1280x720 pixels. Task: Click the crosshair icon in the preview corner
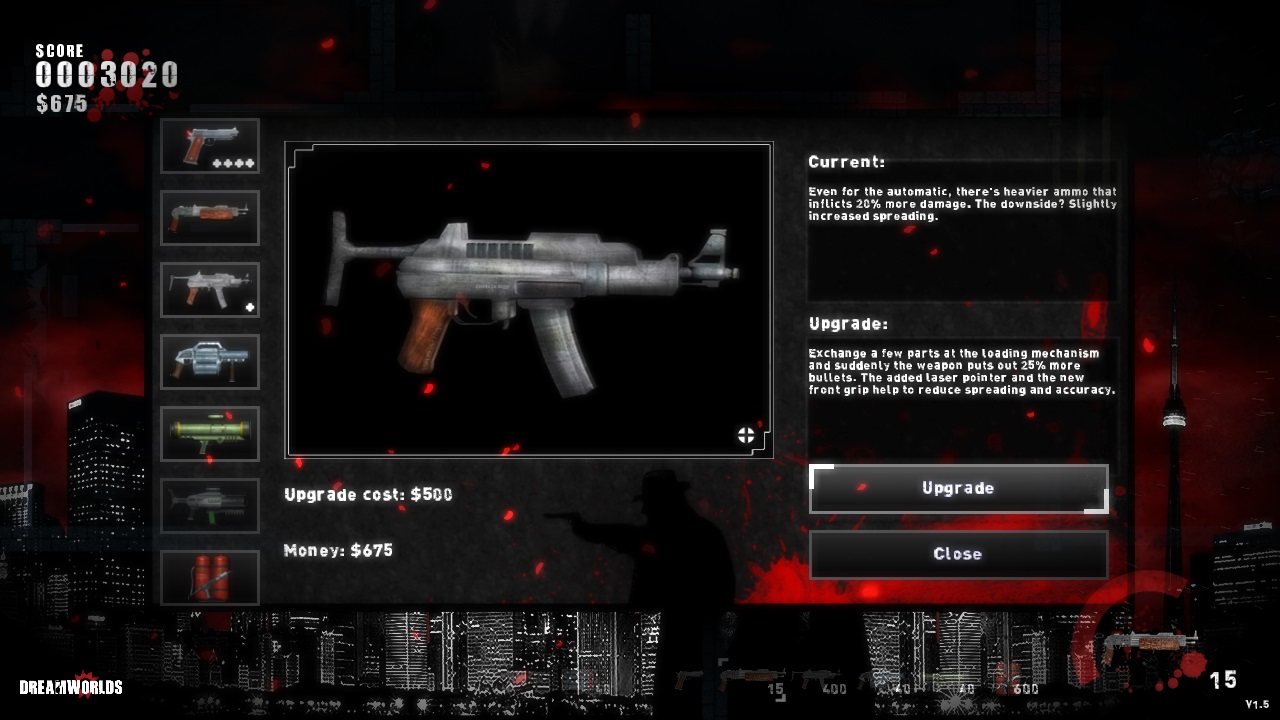tap(744, 434)
